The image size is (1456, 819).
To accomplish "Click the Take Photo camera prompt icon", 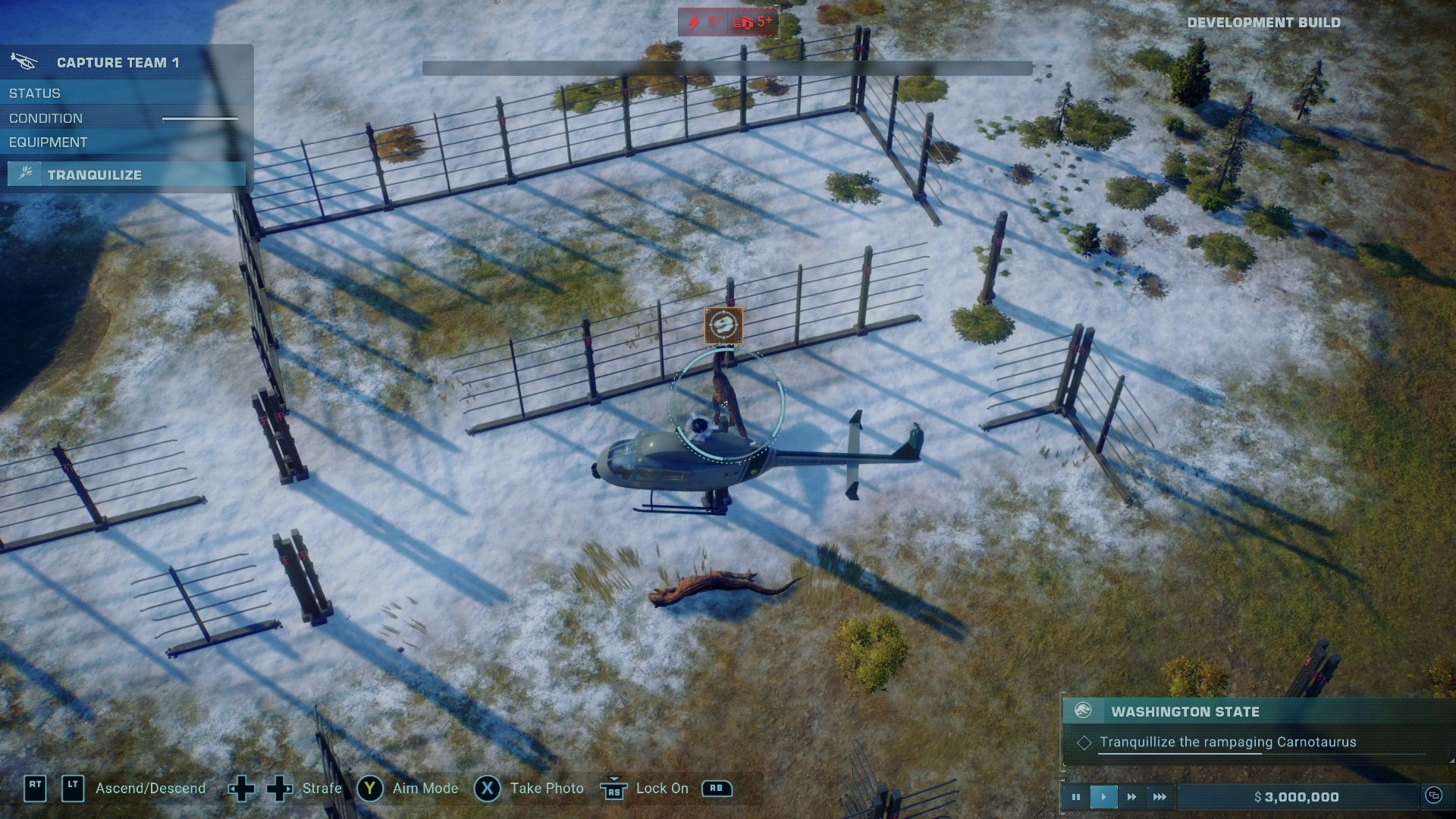I will (x=488, y=789).
